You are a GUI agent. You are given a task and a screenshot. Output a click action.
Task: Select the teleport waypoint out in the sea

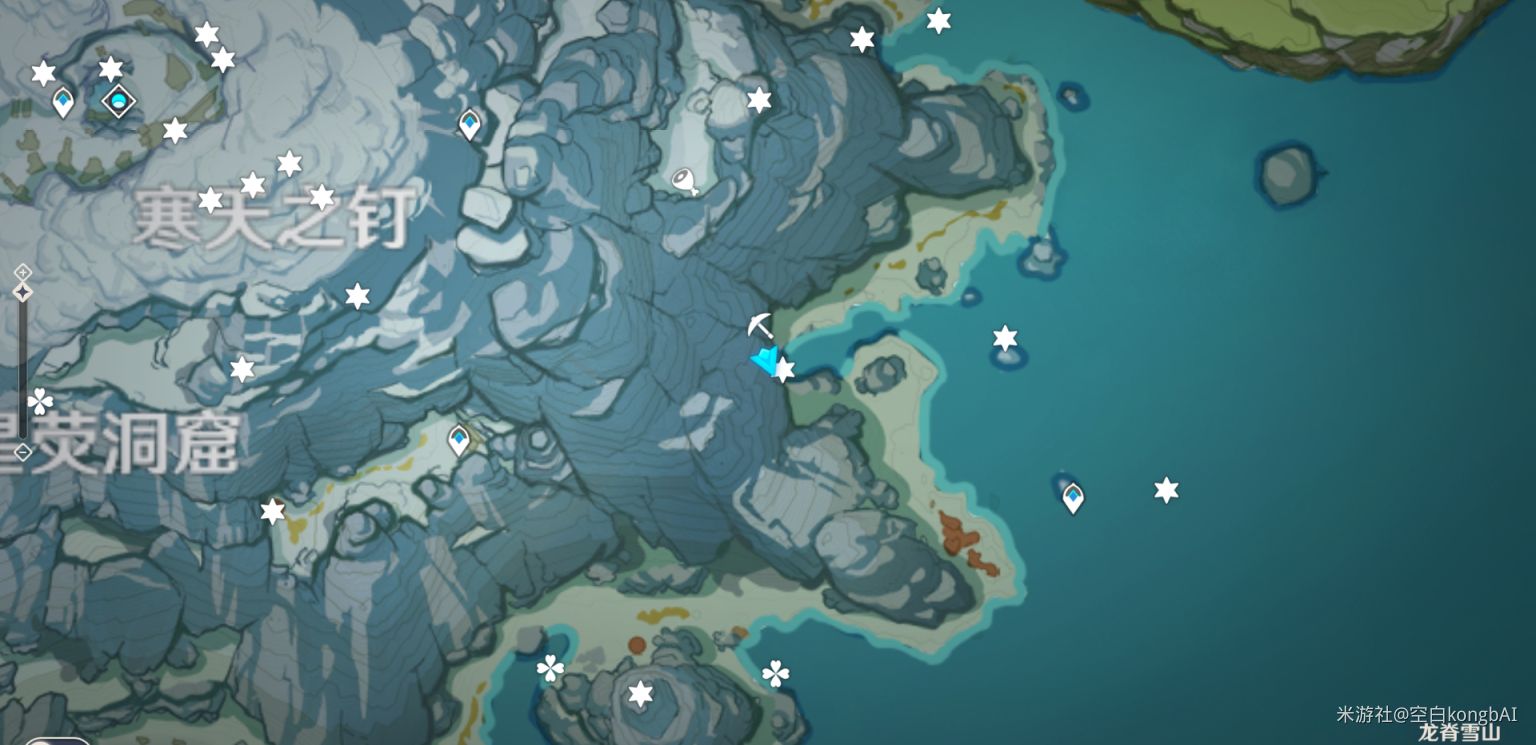point(1073,496)
